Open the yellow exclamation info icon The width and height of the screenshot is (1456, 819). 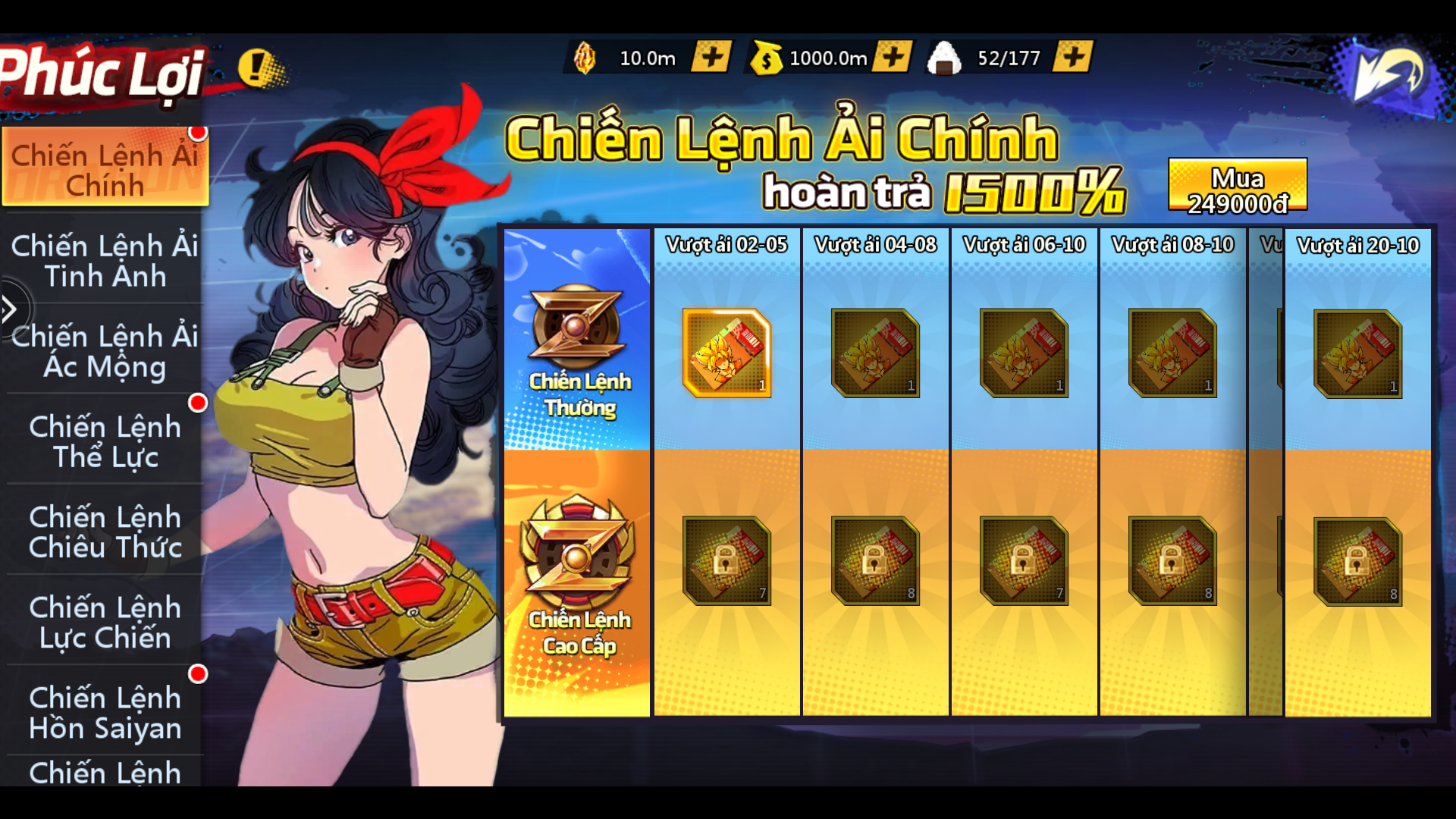coord(258,67)
